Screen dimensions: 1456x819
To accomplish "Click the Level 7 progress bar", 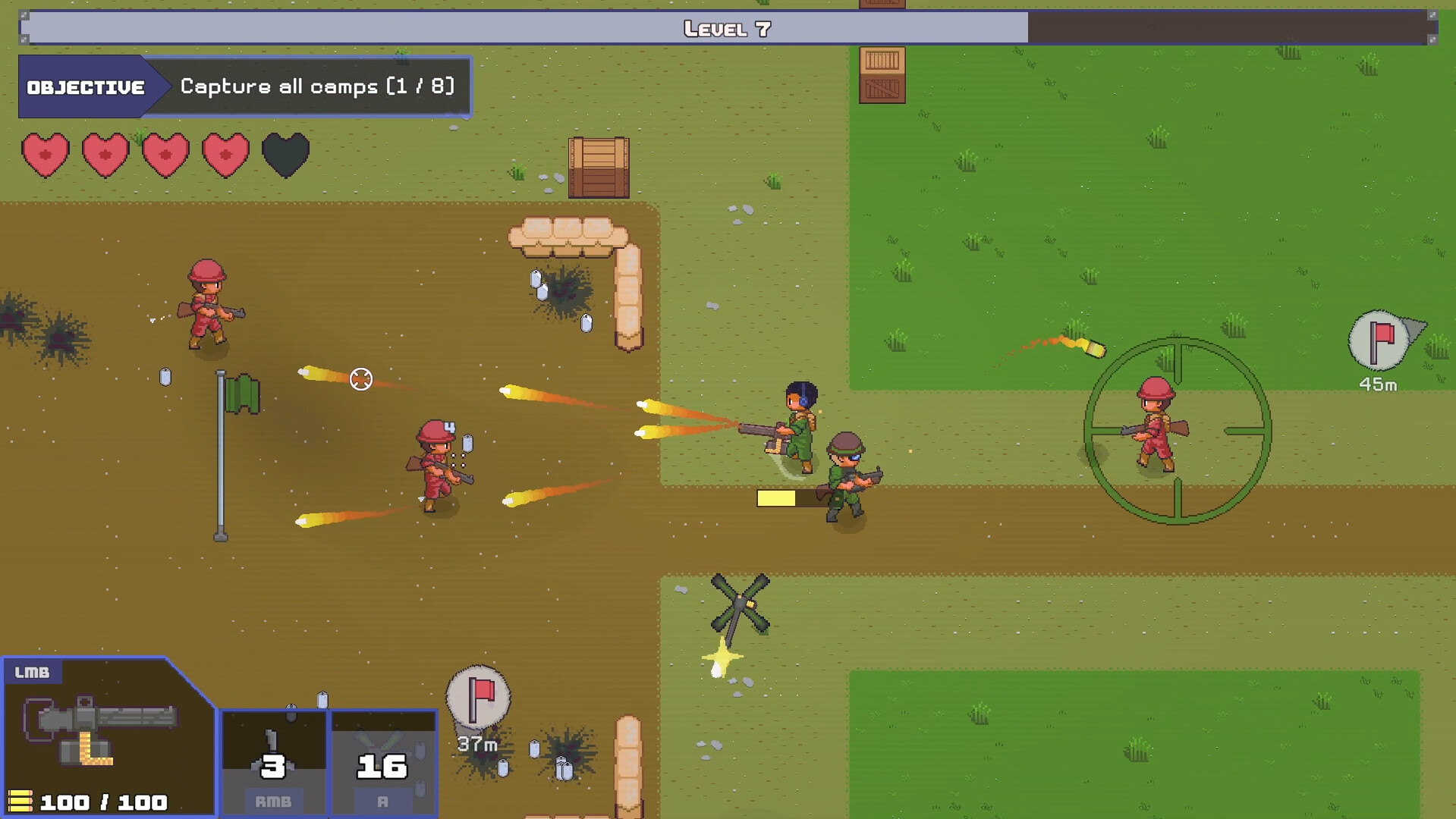I will (726, 29).
